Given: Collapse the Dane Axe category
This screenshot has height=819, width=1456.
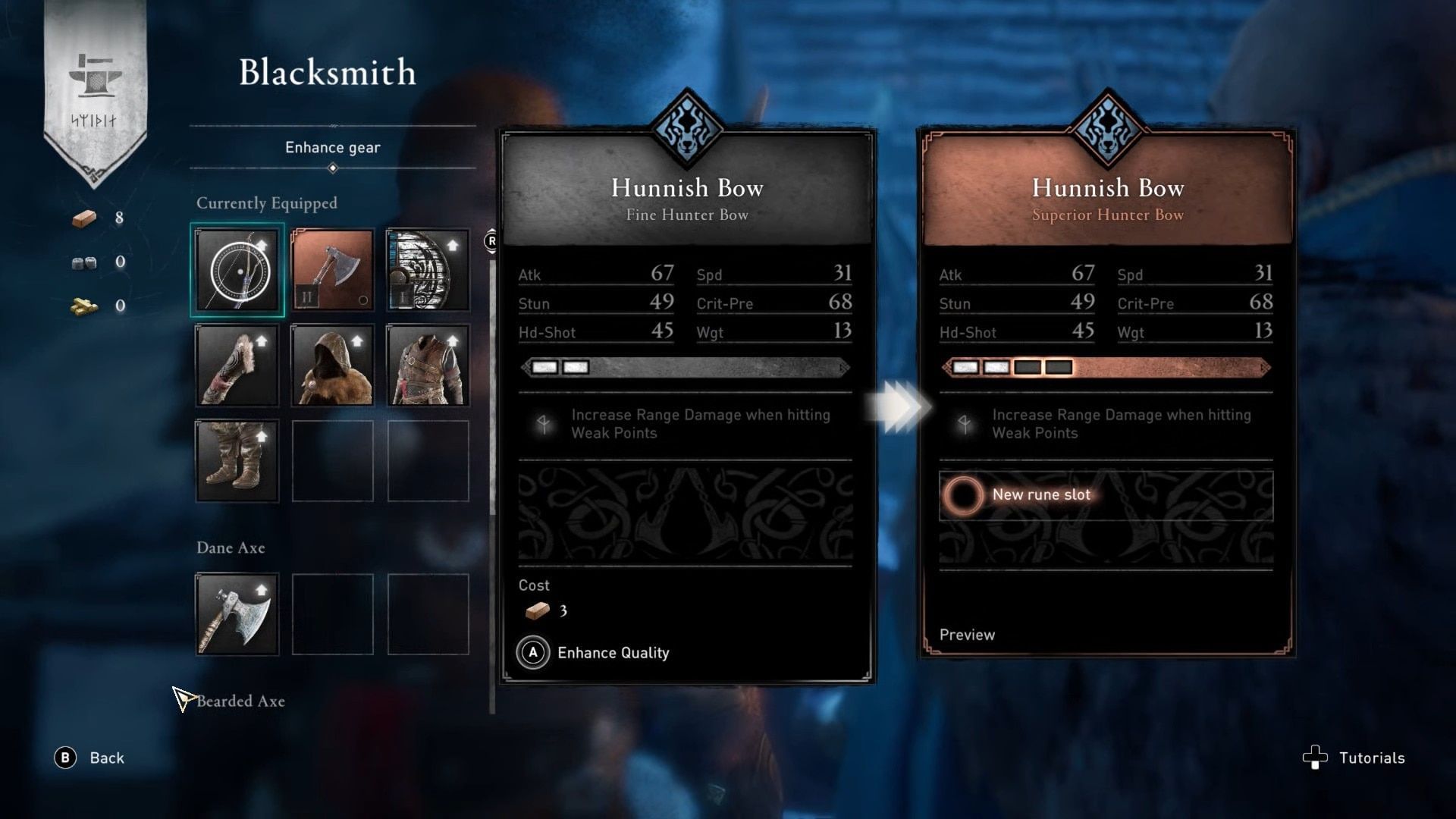Looking at the screenshot, I should click(230, 548).
